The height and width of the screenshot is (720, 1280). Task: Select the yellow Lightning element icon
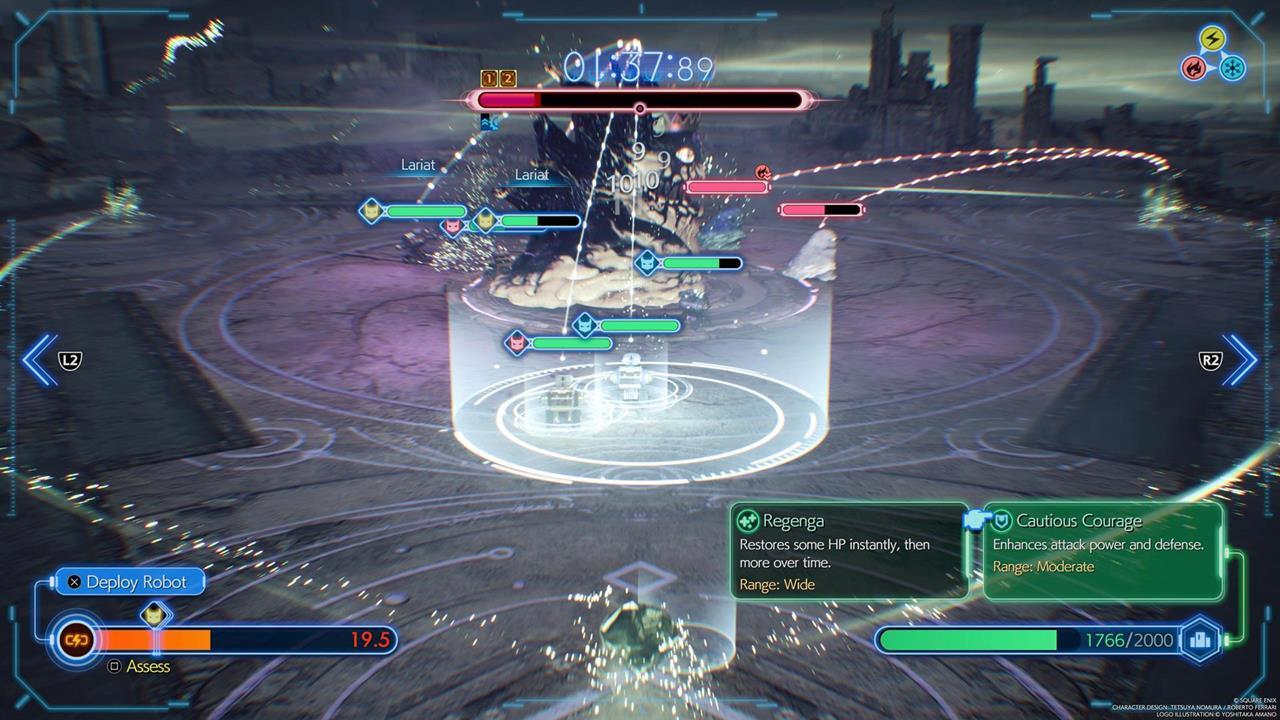pyautogui.click(x=1214, y=39)
